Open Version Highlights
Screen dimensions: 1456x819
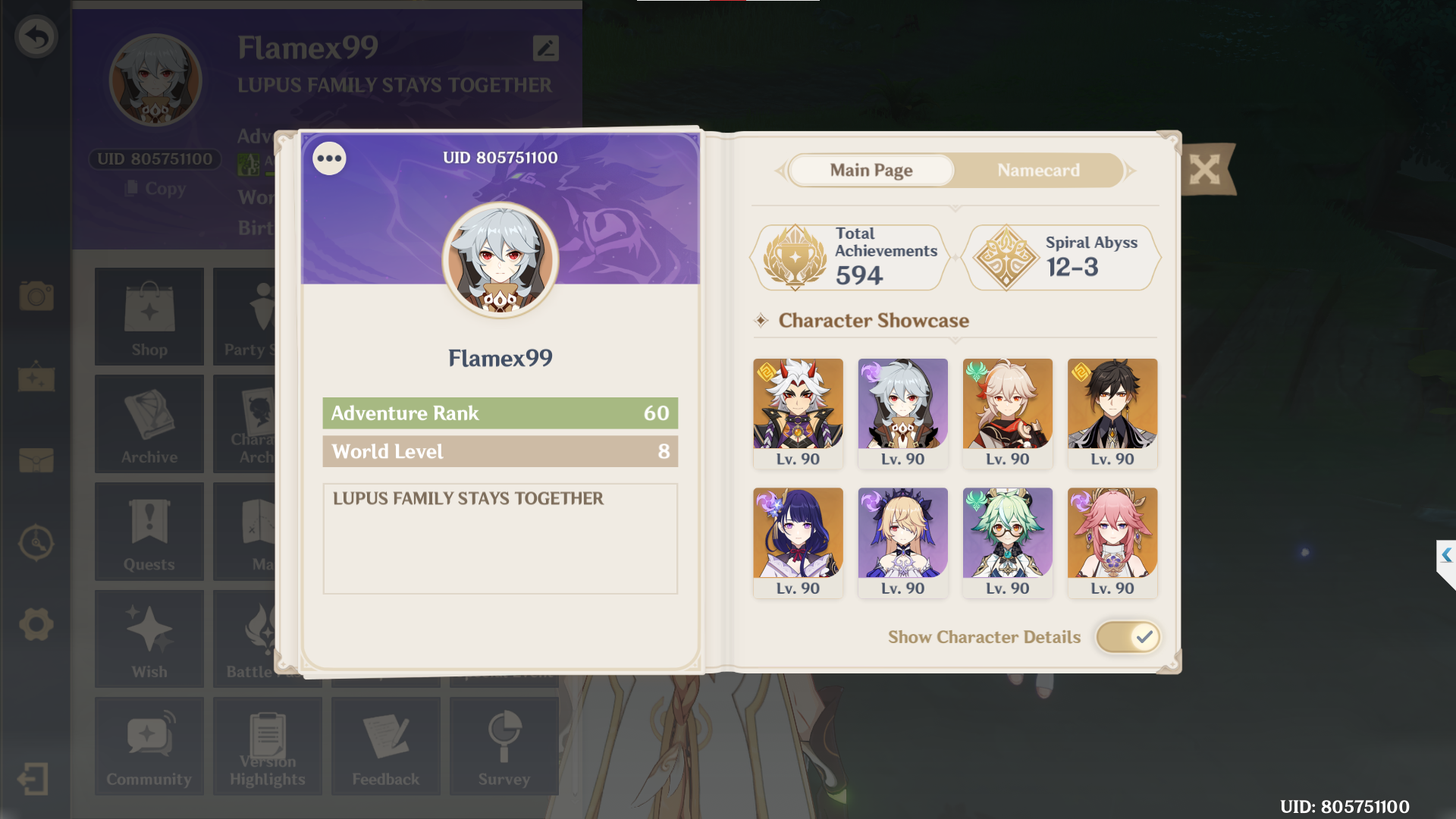[x=267, y=746]
